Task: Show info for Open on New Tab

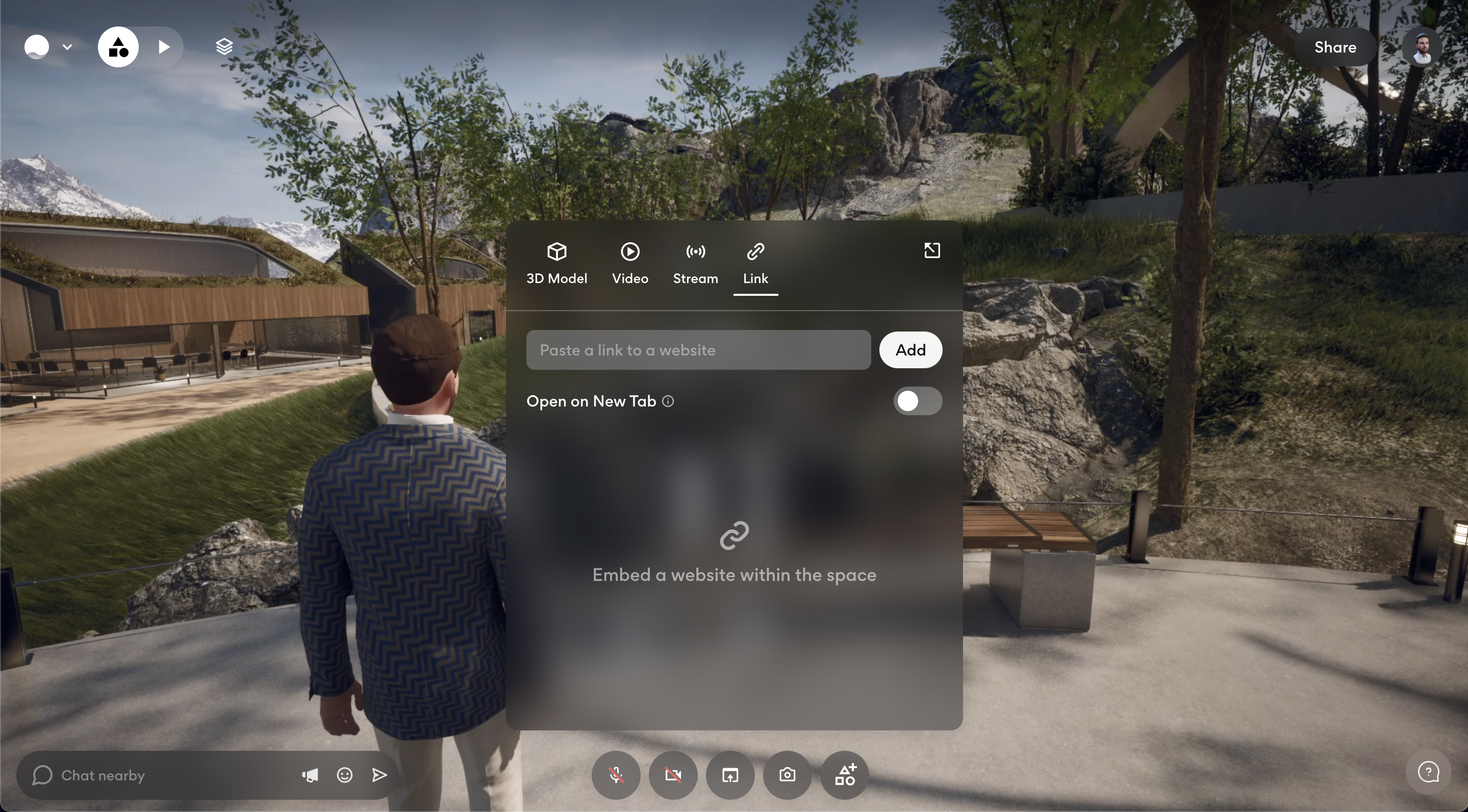Action: click(668, 402)
